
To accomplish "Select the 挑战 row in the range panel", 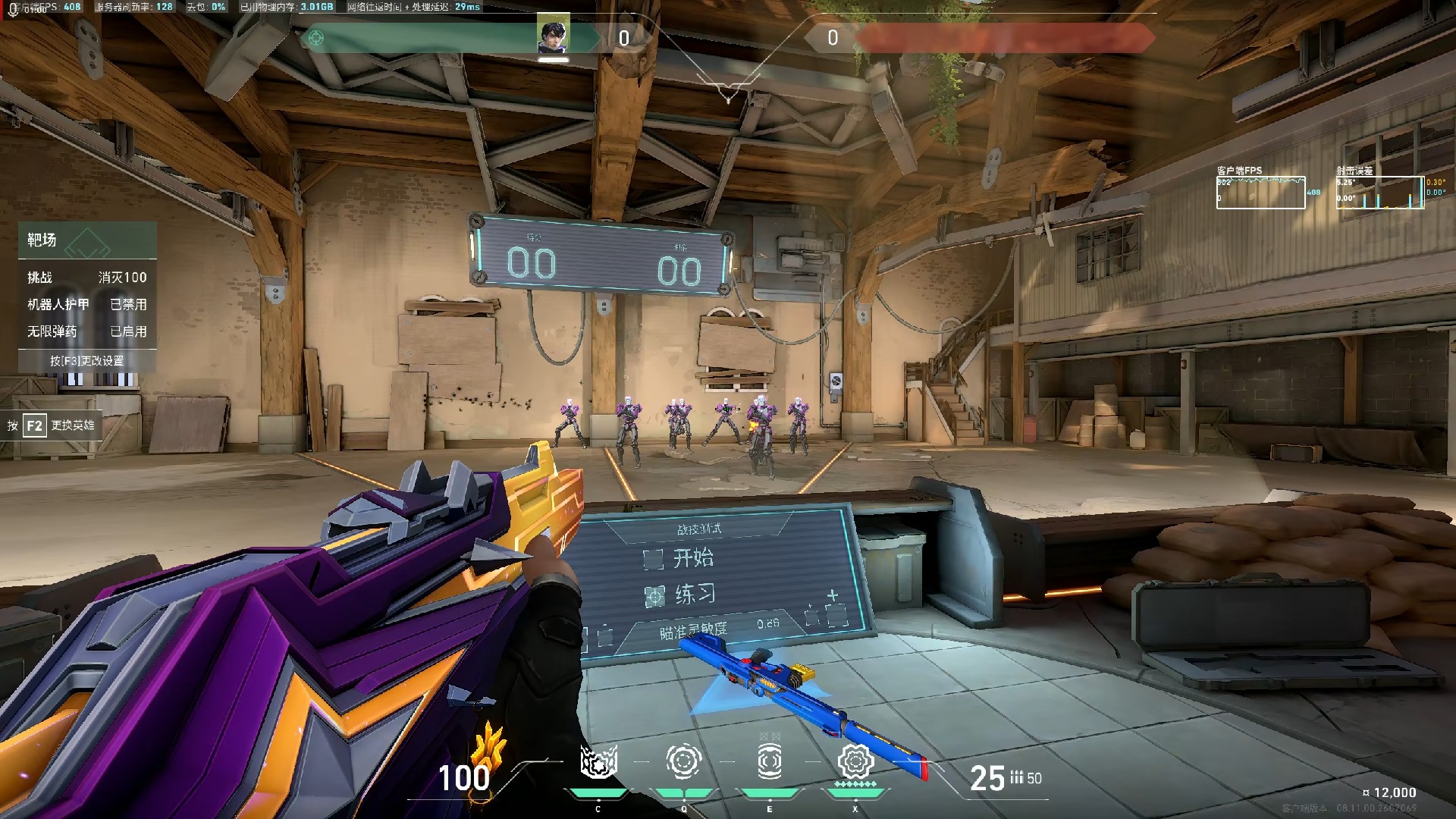I will click(87, 278).
